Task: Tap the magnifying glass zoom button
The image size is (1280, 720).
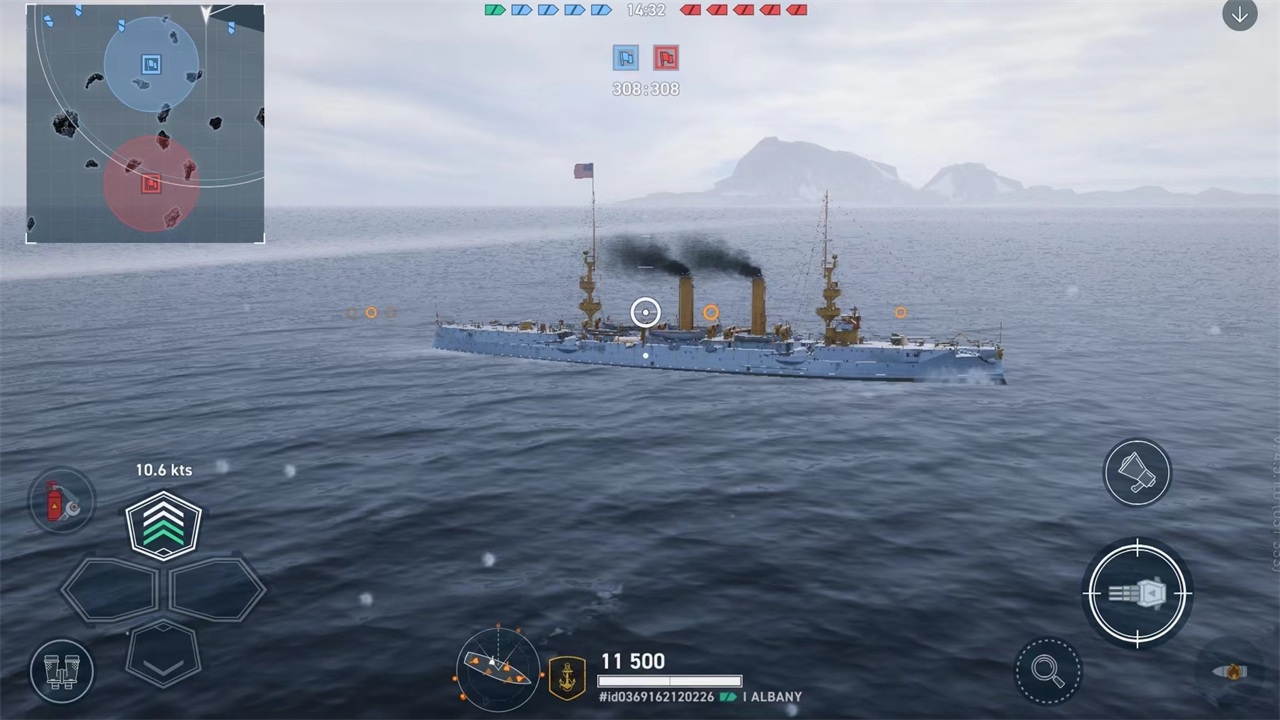Action: pyautogui.click(x=1047, y=671)
